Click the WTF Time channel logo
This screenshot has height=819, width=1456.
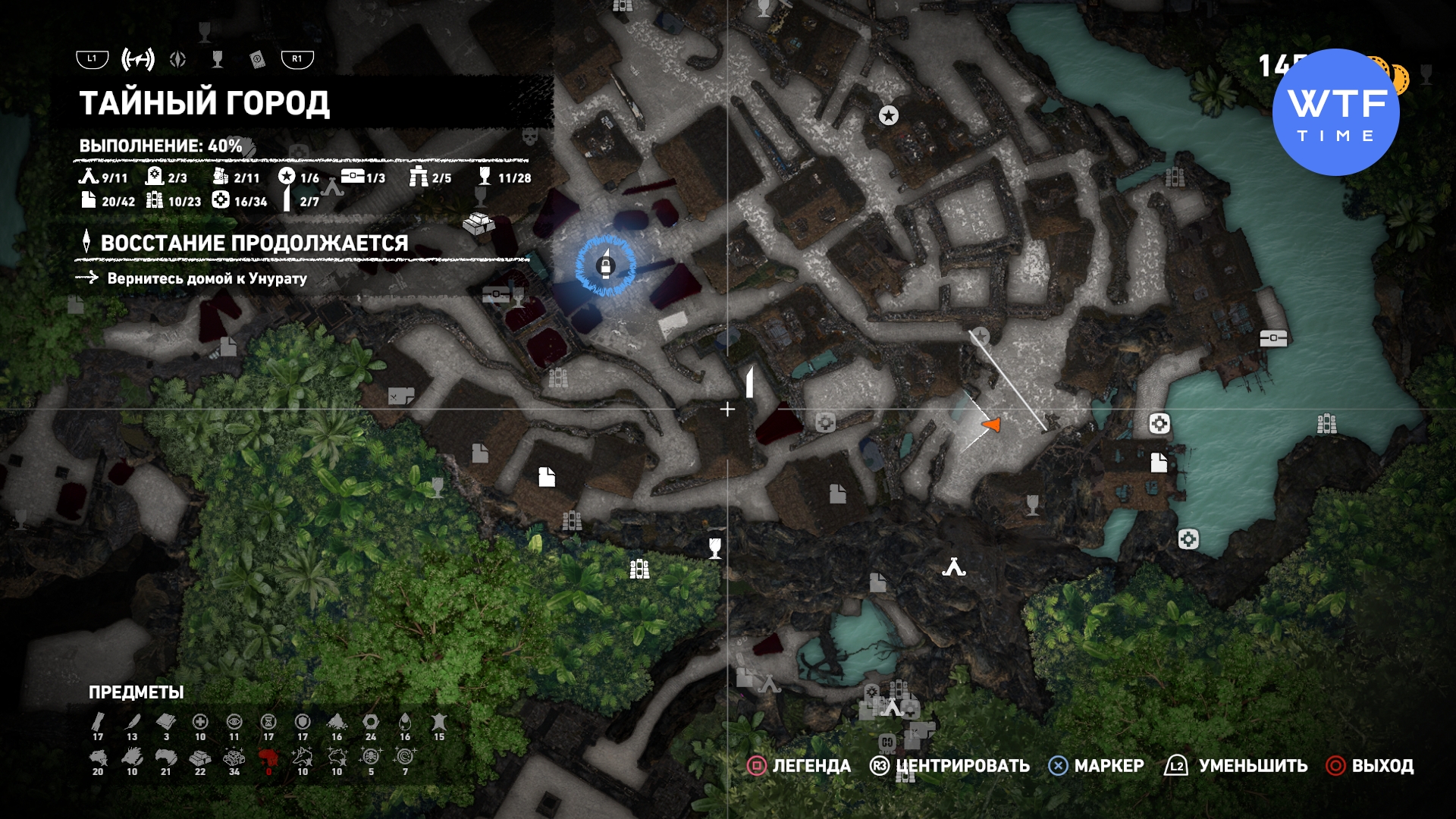(1336, 112)
